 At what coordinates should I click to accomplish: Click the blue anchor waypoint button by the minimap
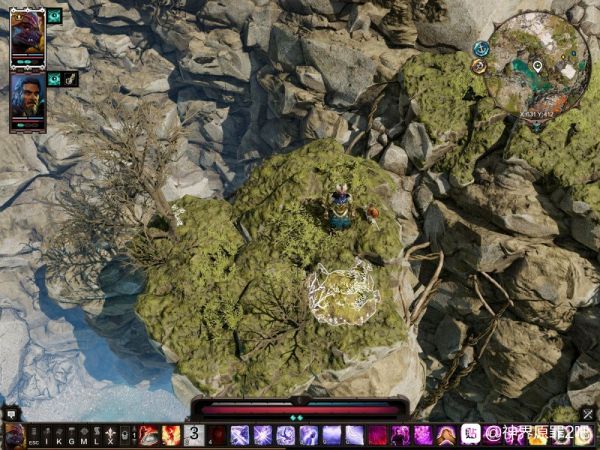point(481,48)
